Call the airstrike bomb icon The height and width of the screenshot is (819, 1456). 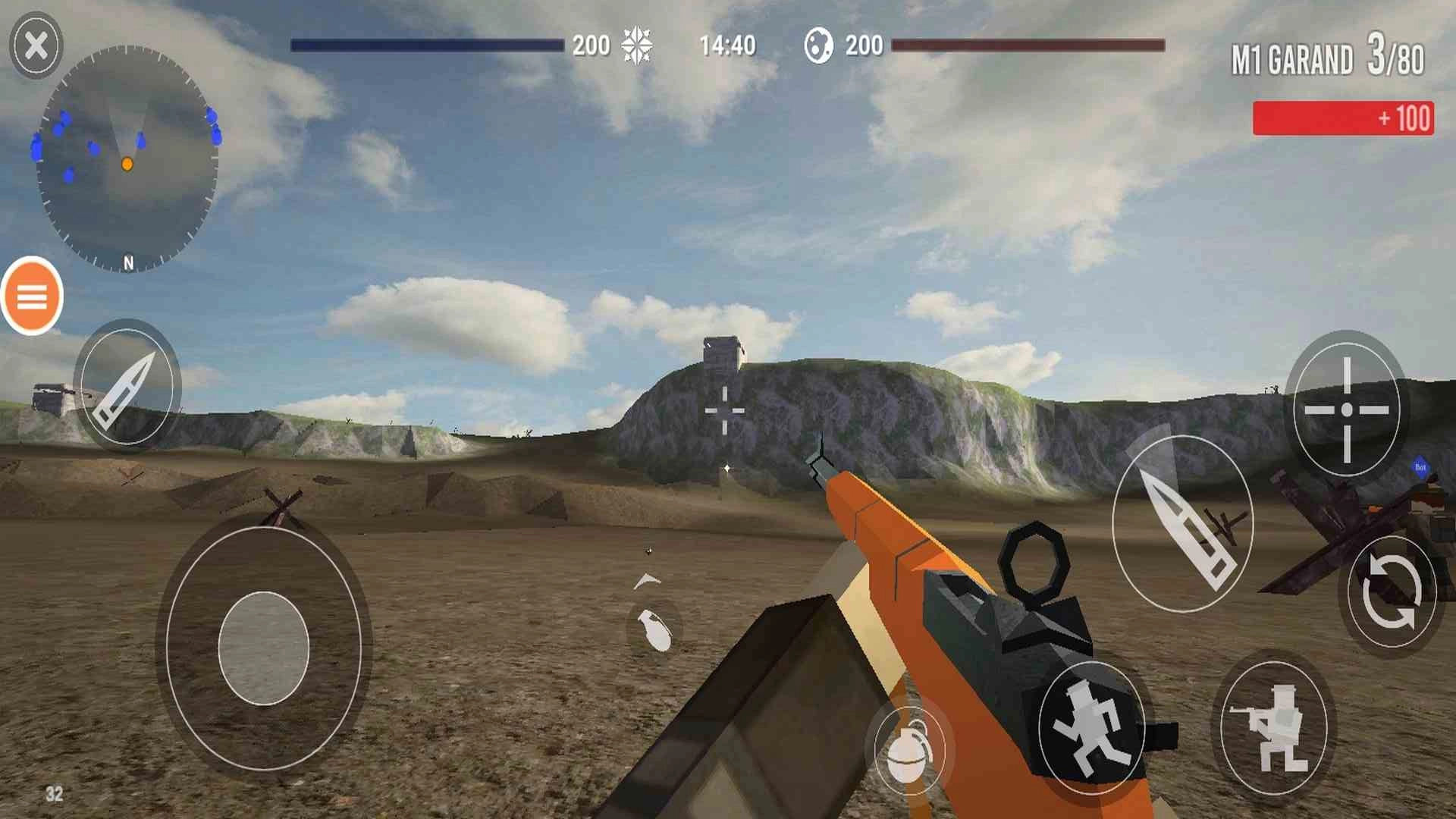[x=654, y=628]
